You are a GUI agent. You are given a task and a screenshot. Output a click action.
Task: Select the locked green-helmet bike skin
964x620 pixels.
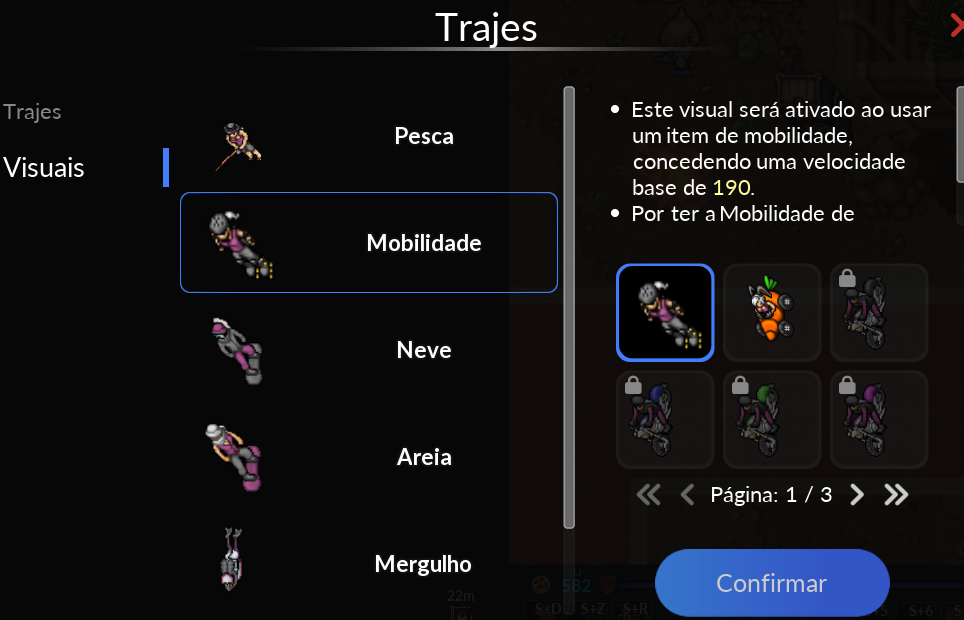pos(772,419)
